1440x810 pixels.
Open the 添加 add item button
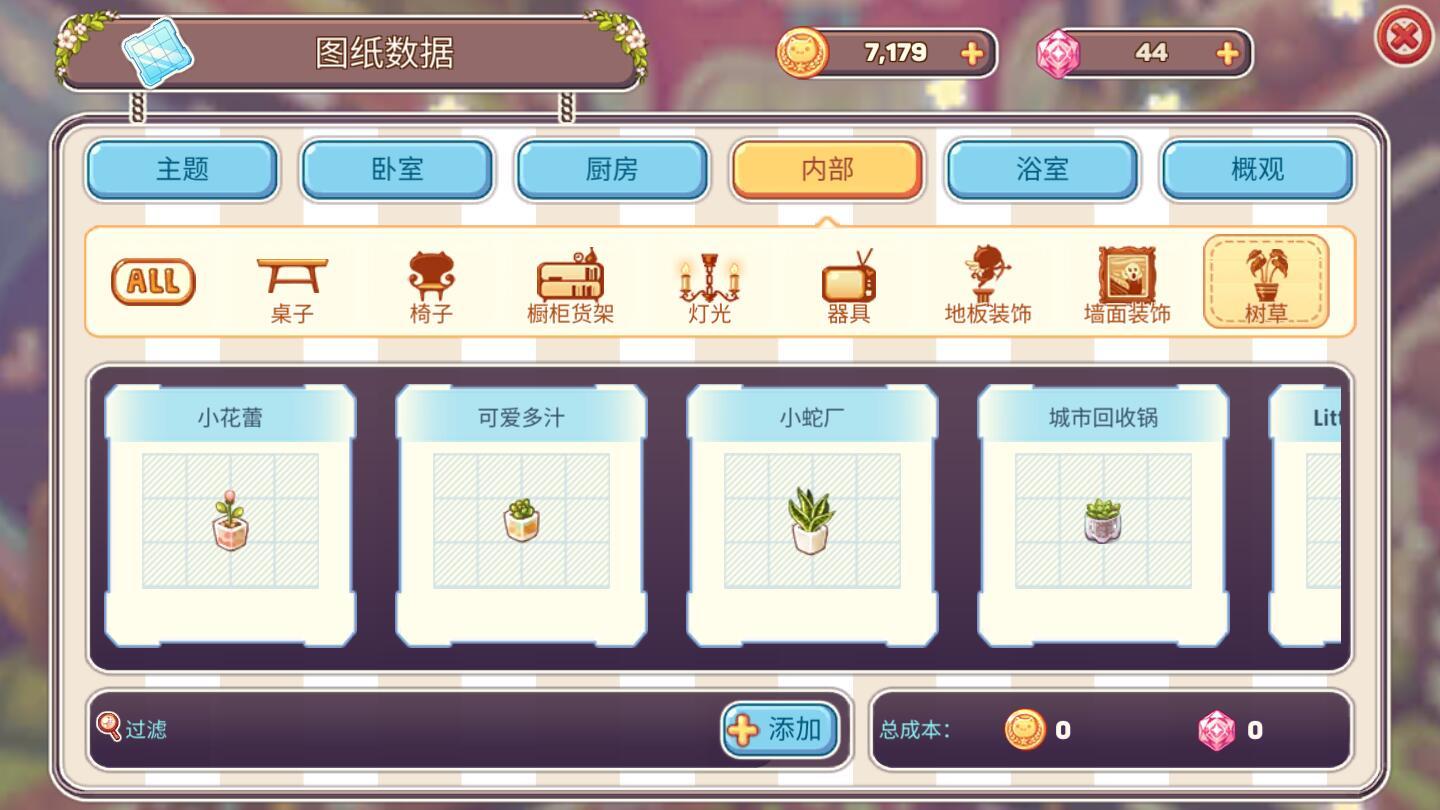[x=780, y=730]
